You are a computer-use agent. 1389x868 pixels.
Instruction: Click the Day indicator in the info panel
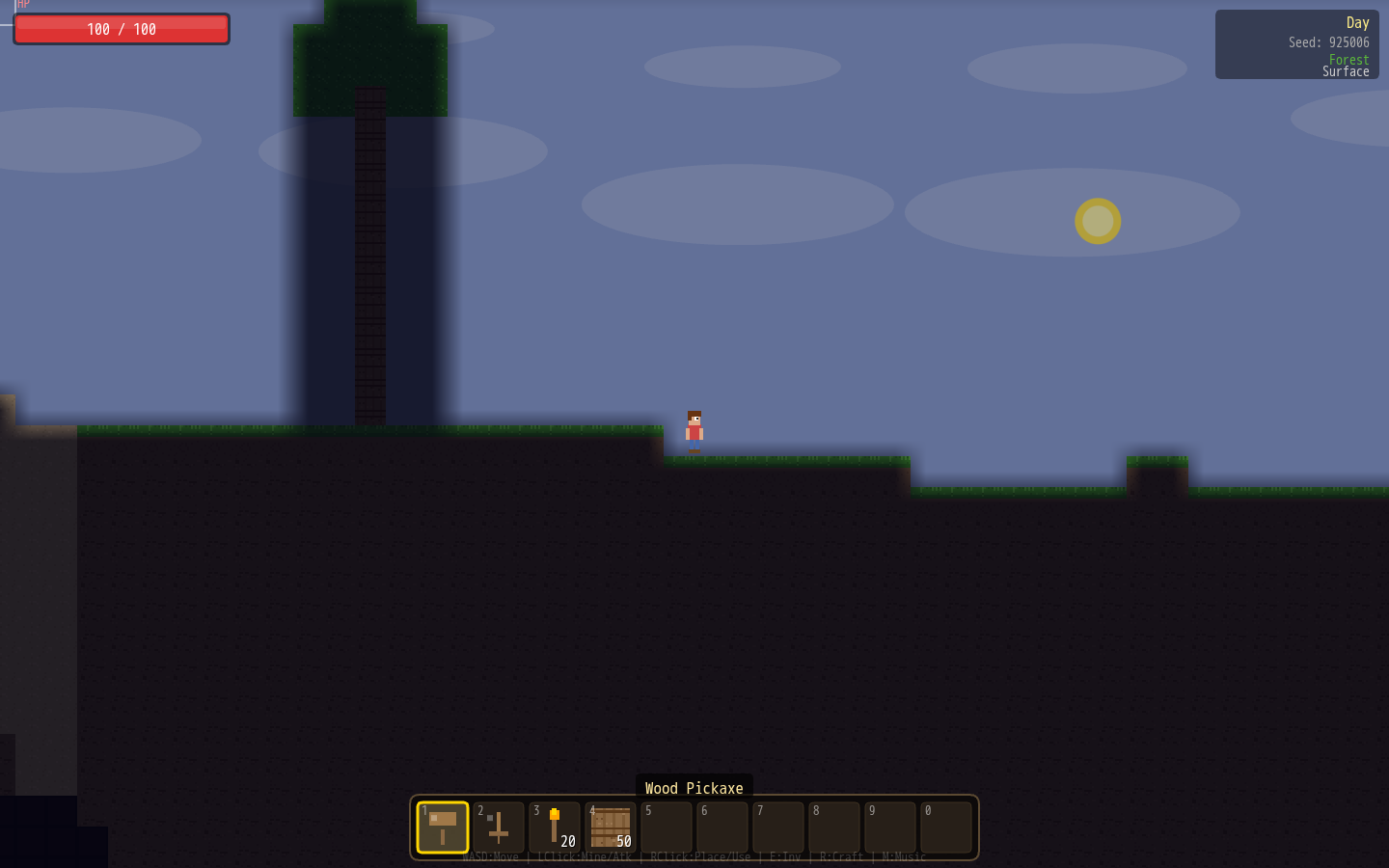(x=1357, y=22)
